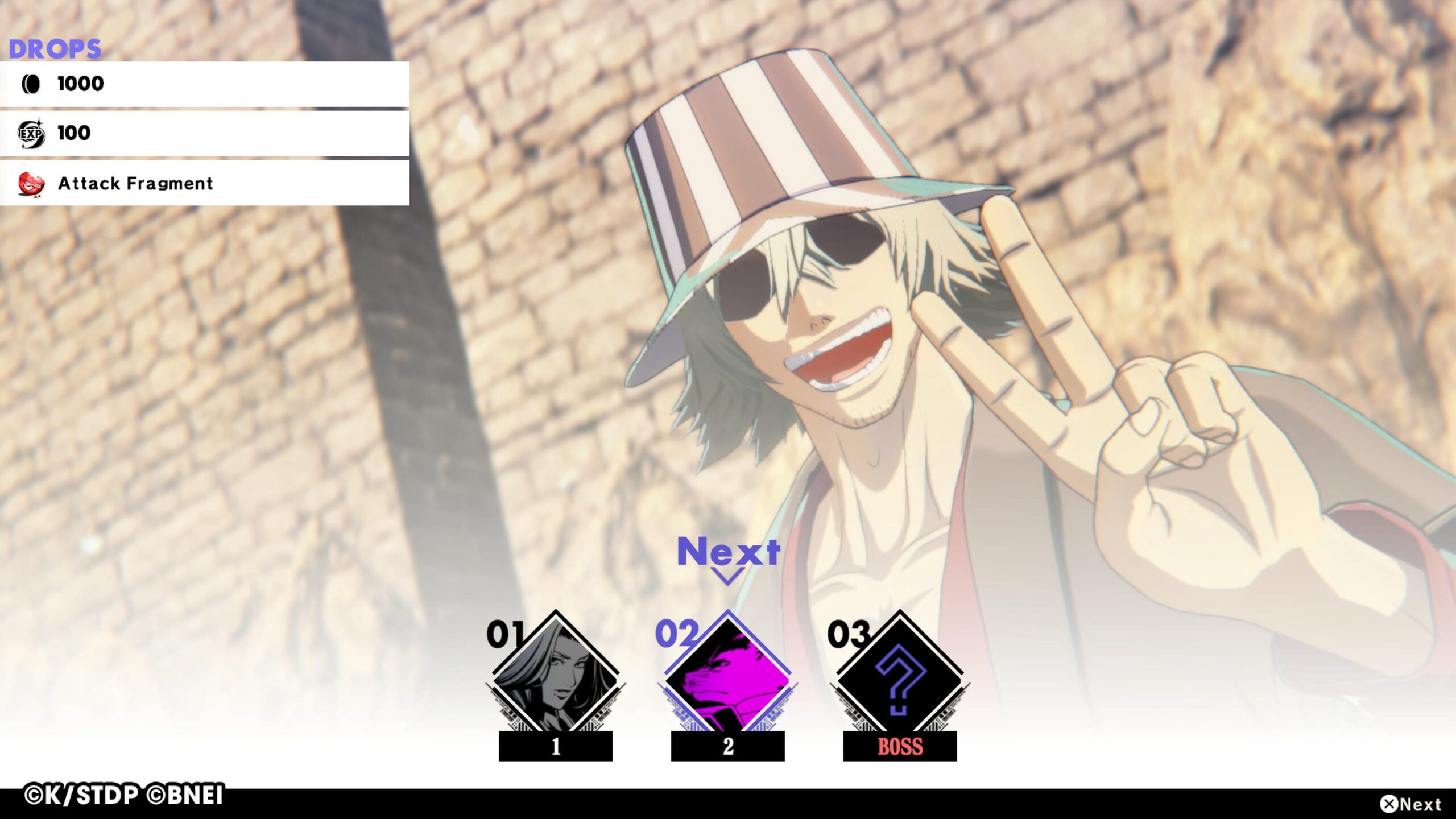Select the coin currency icon in Drops

[x=32, y=84]
